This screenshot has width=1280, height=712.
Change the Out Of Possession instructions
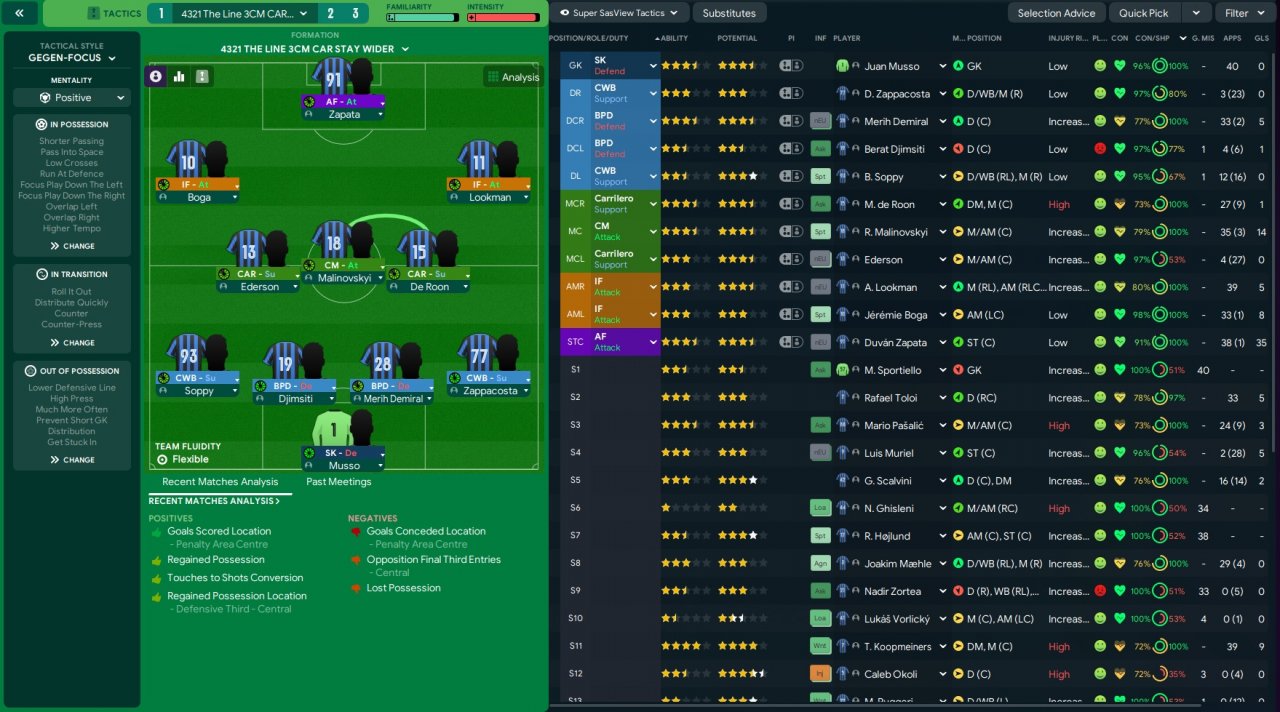point(71,460)
